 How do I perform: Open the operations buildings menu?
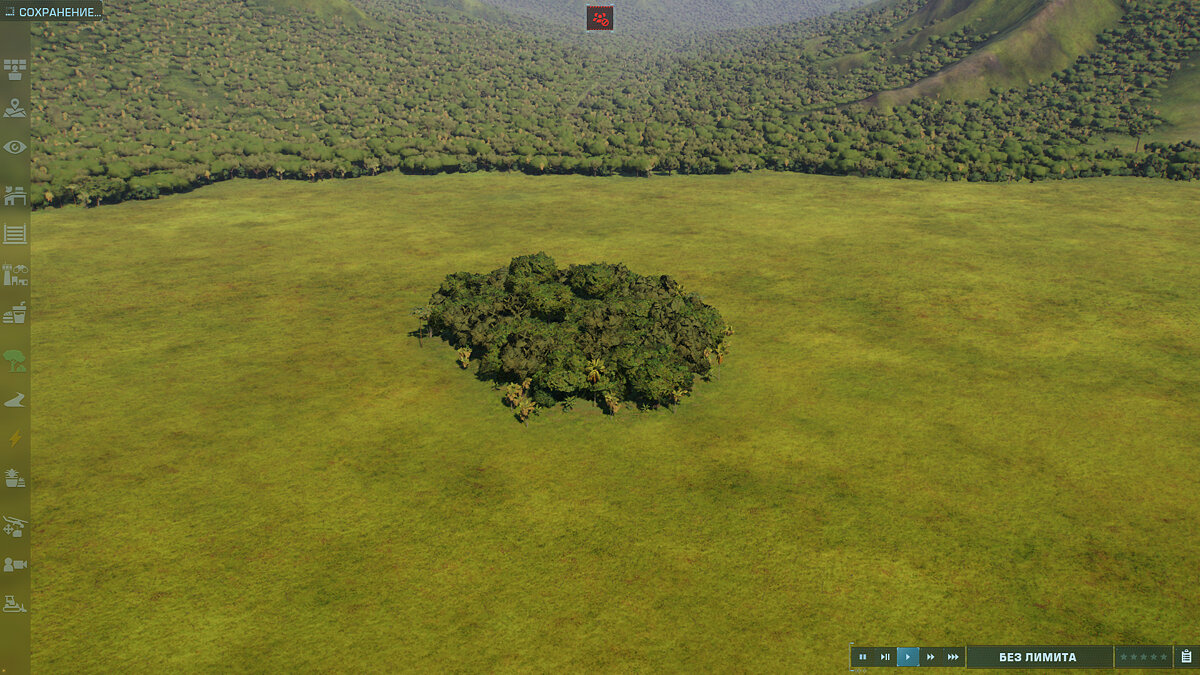pyautogui.click(x=15, y=195)
